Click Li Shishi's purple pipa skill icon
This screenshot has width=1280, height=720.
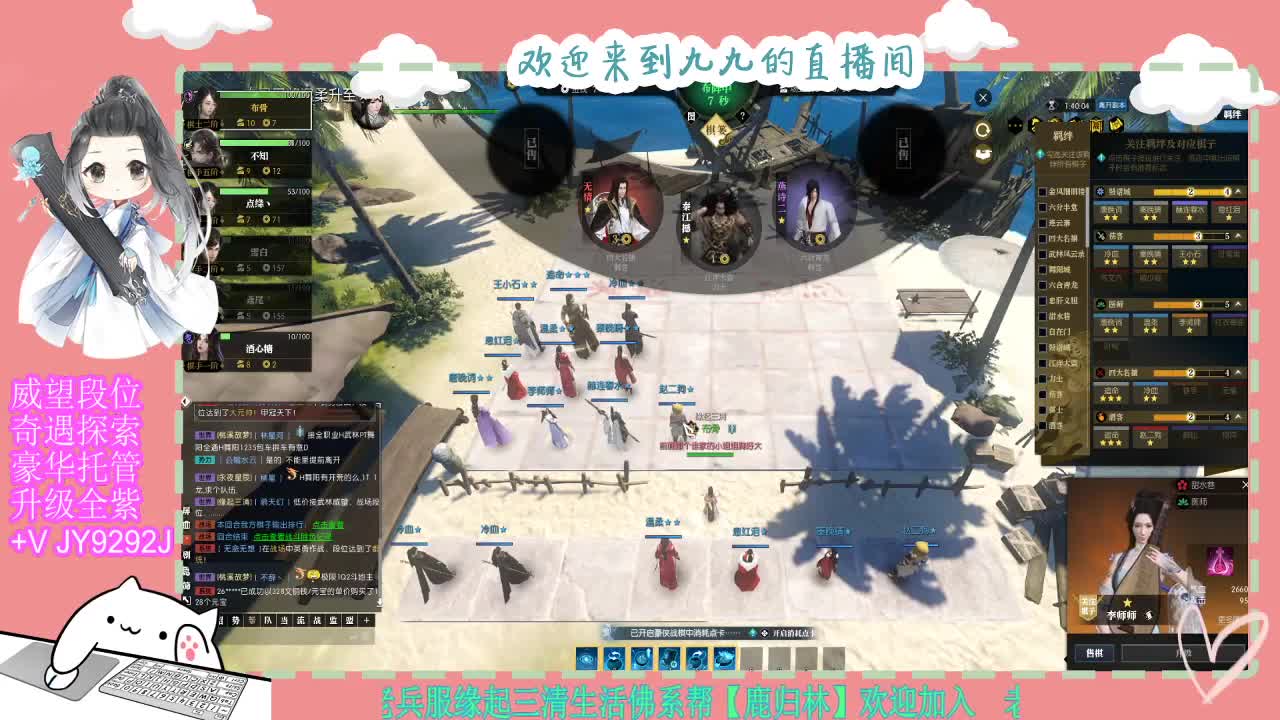click(x=1220, y=562)
